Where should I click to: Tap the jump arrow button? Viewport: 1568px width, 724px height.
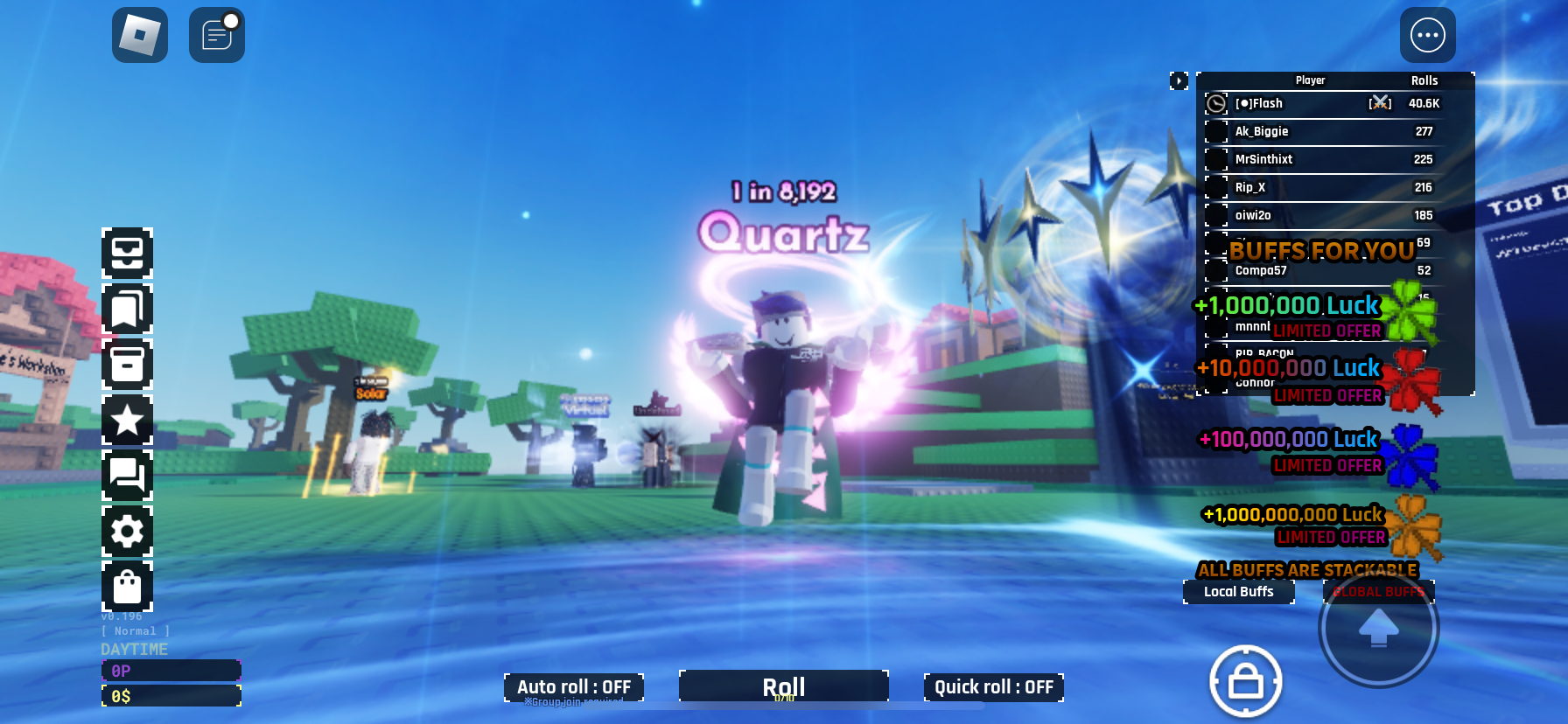1378,627
